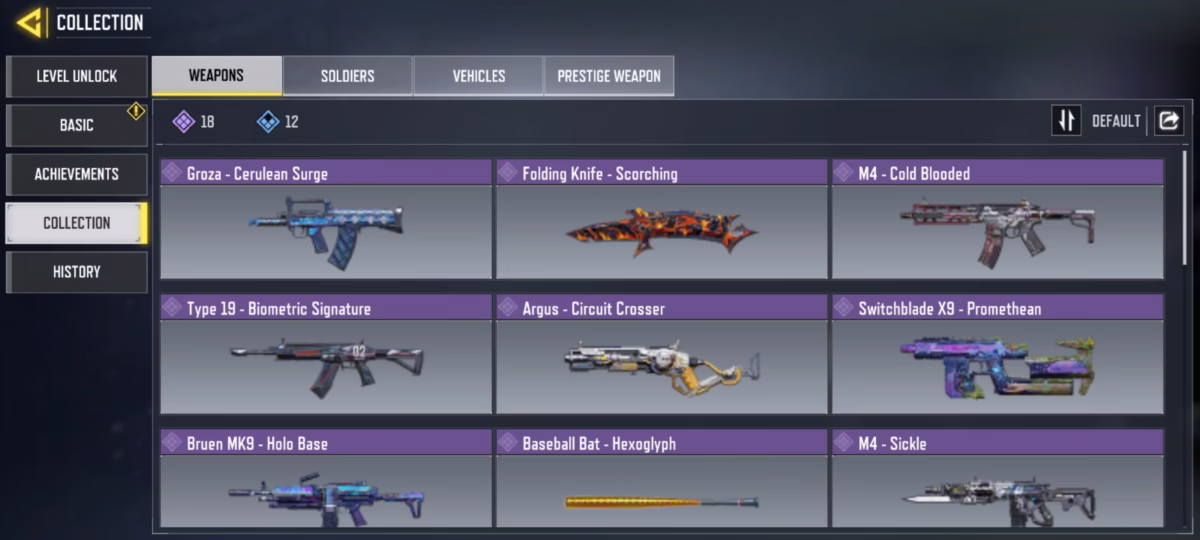1200x540 pixels.
Task: Select the Groza - Cerulean Surge card
Action: point(326,219)
